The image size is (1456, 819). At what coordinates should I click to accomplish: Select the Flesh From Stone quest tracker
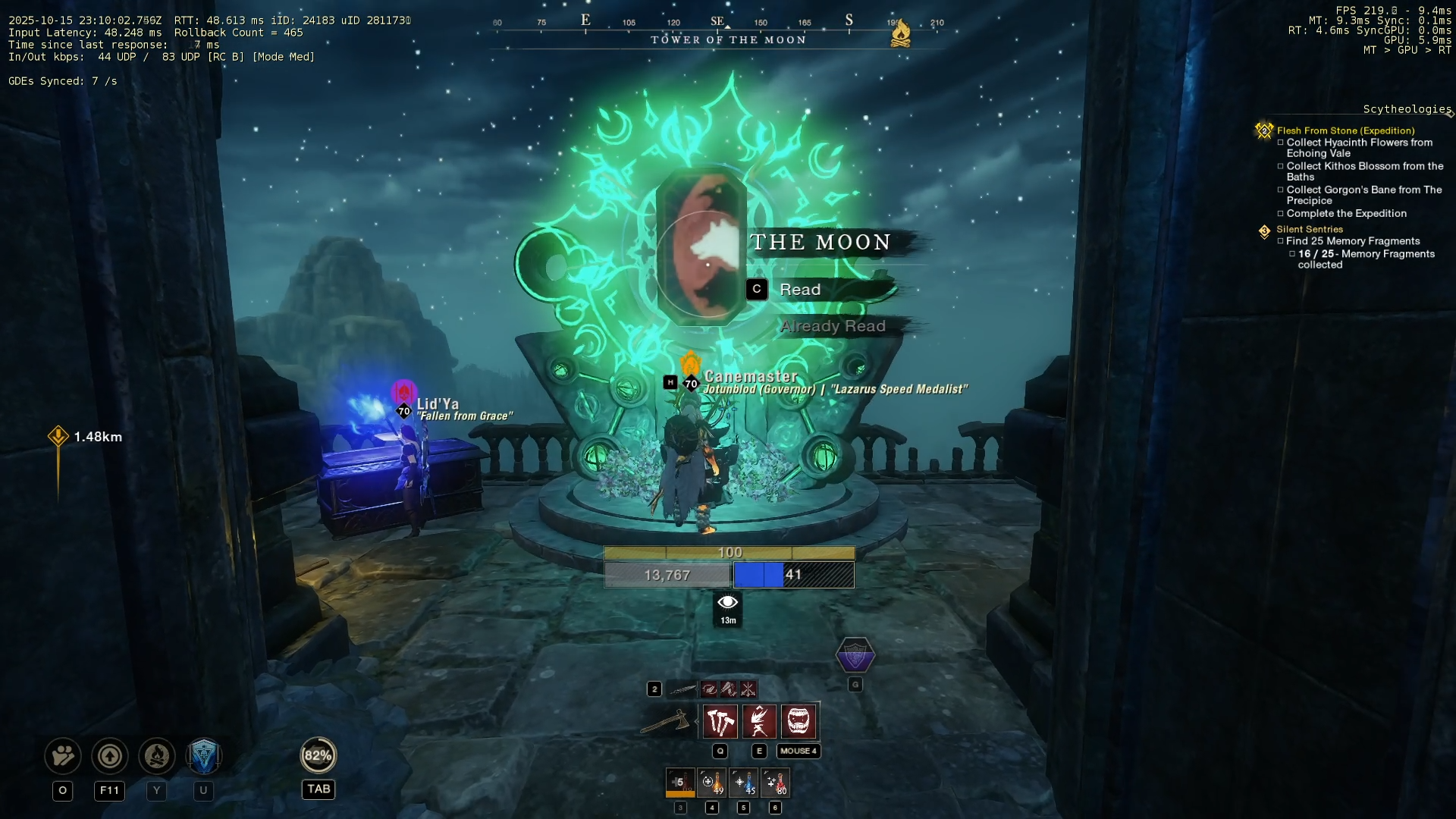1345,130
